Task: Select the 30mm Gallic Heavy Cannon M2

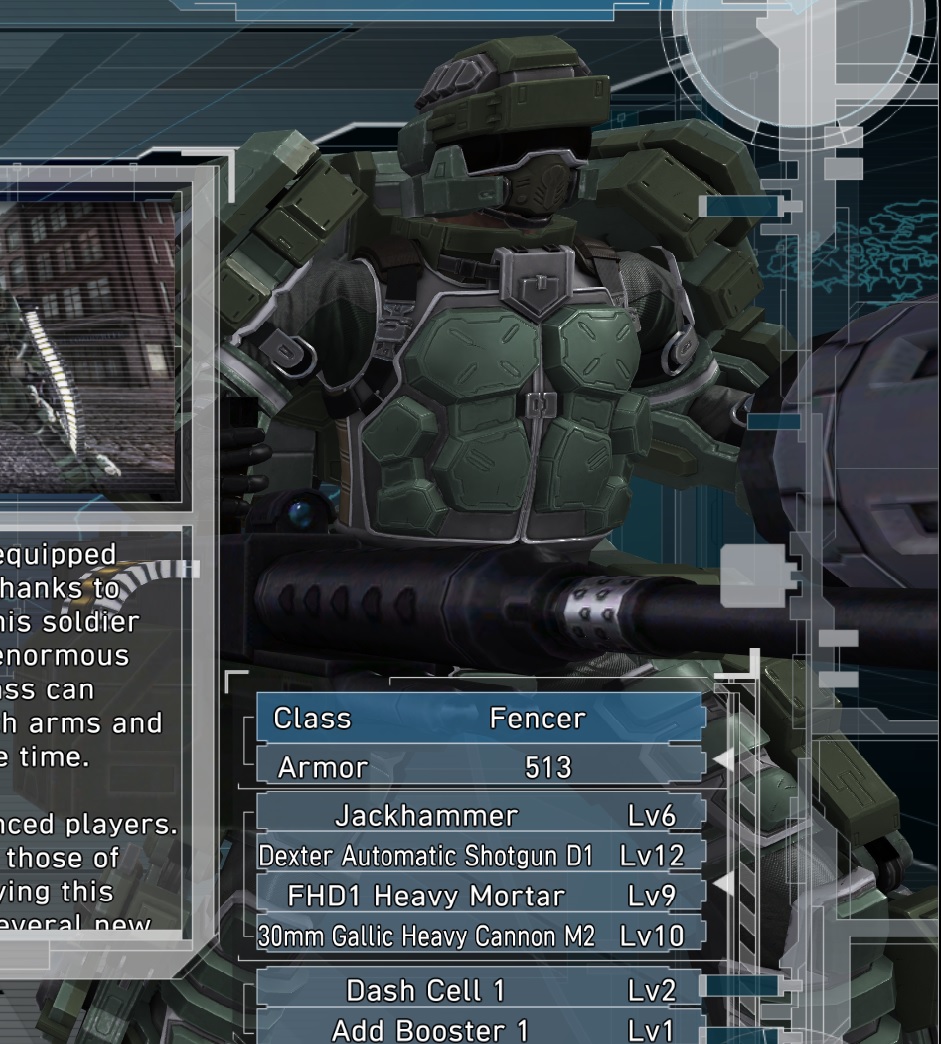Action: pyautogui.click(x=480, y=936)
